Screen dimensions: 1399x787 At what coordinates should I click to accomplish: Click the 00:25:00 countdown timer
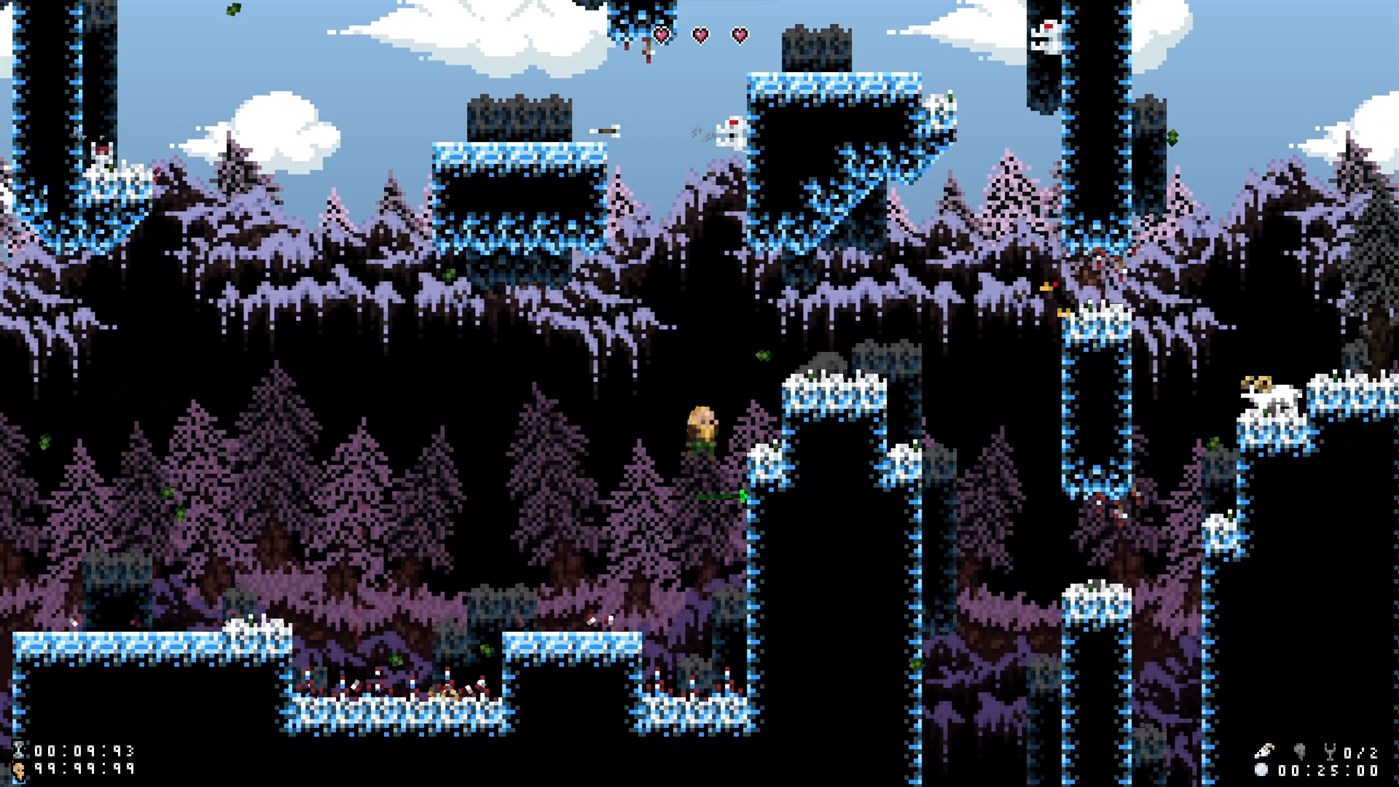click(1328, 770)
